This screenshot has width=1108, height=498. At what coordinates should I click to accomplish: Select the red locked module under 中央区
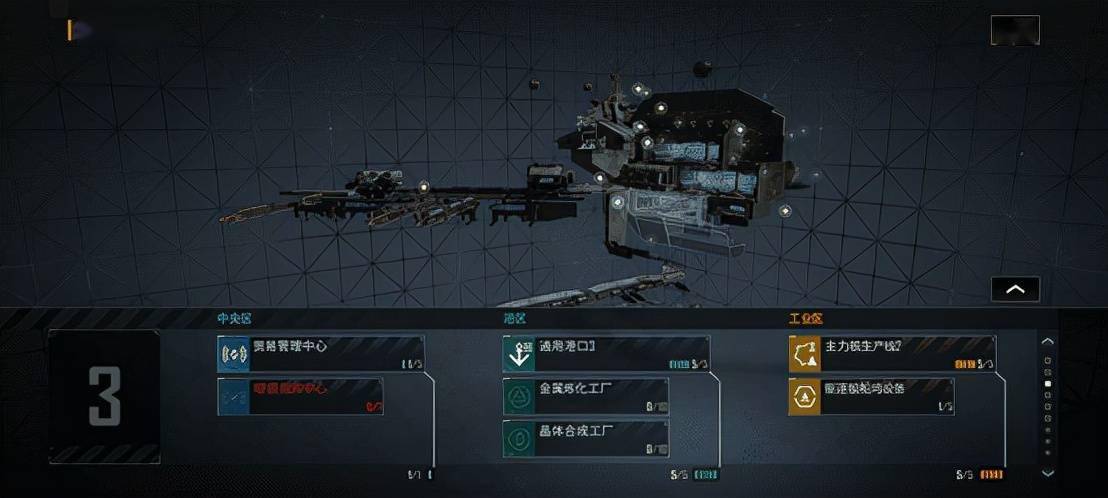[x=300, y=396]
